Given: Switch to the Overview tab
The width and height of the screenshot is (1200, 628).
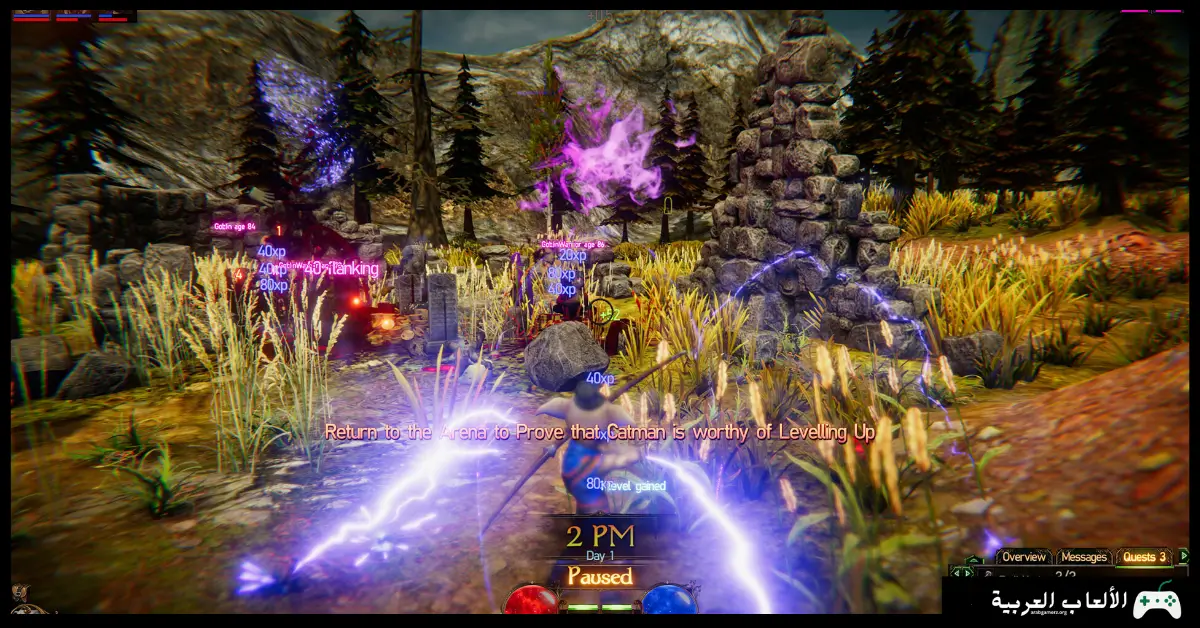Looking at the screenshot, I should pos(1024,557).
